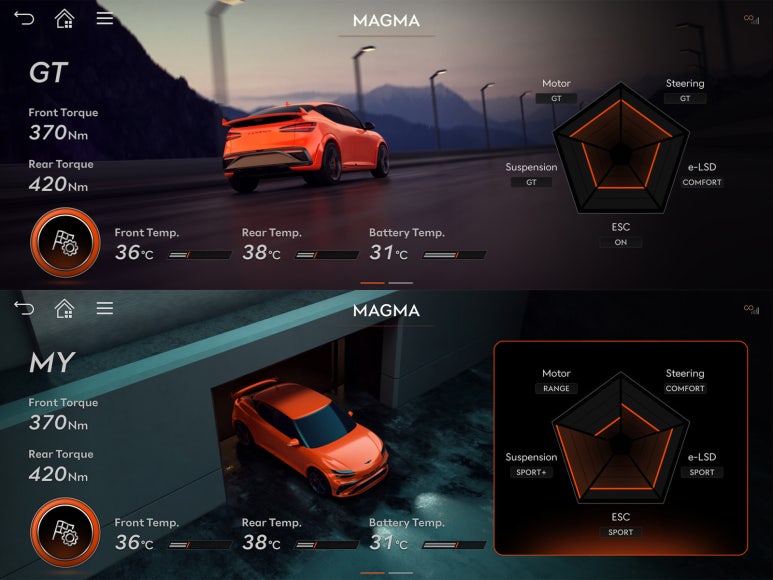773x580 pixels.
Task: Tap the home icon on the MY screen
Action: point(64,308)
